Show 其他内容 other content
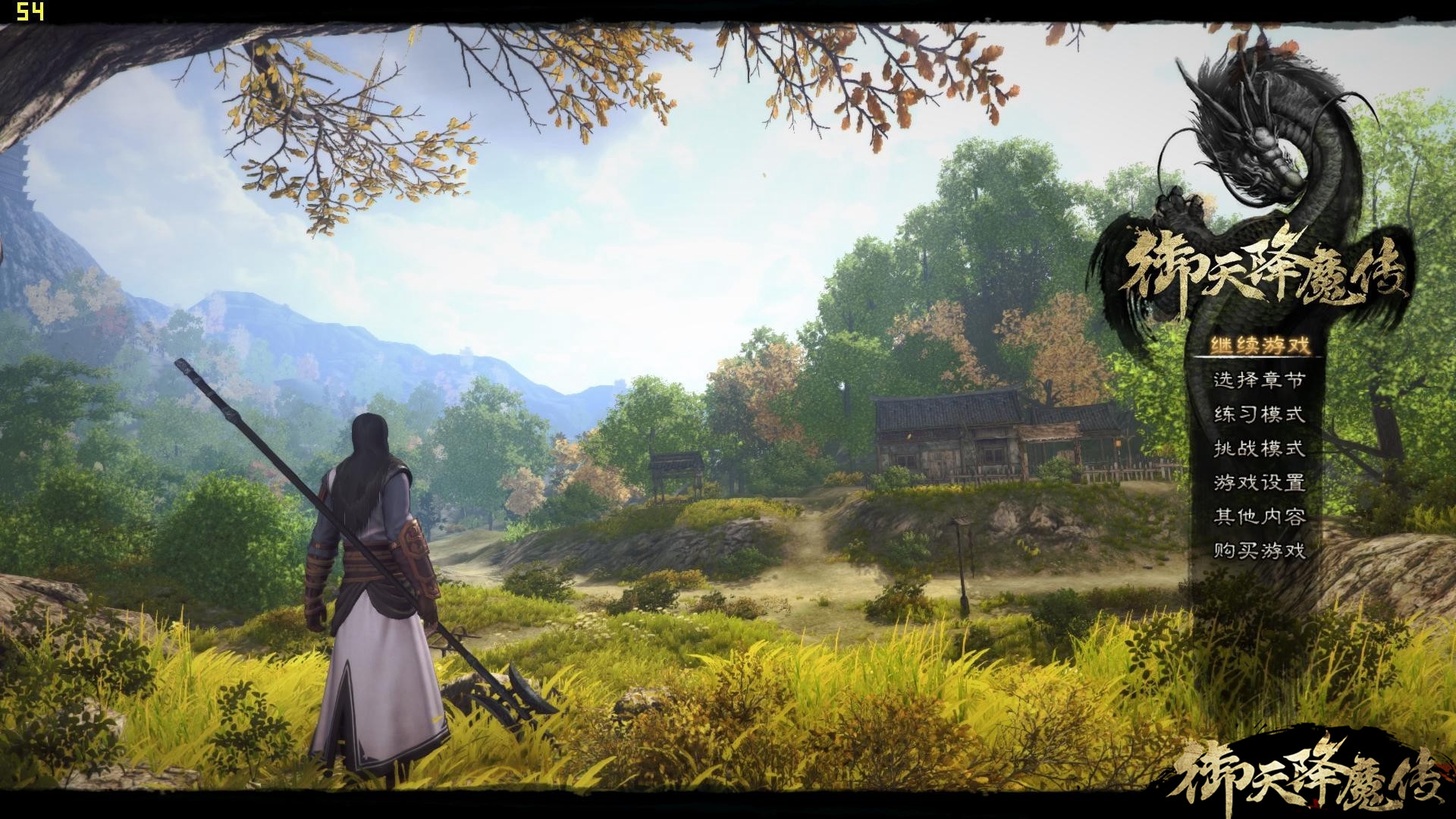 pyautogui.click(x=1260, y=516)
